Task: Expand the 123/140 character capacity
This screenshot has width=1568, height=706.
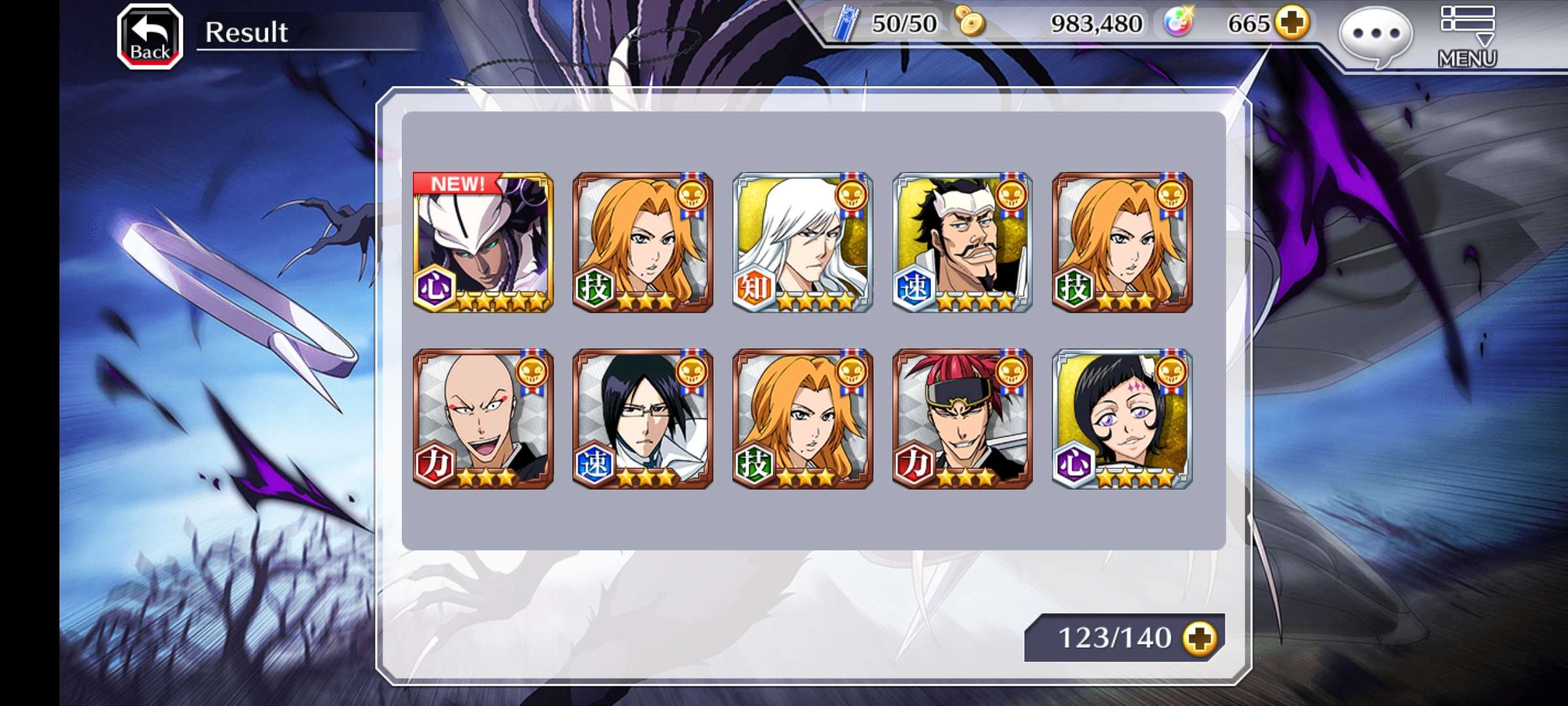Action: [1200, 638]
